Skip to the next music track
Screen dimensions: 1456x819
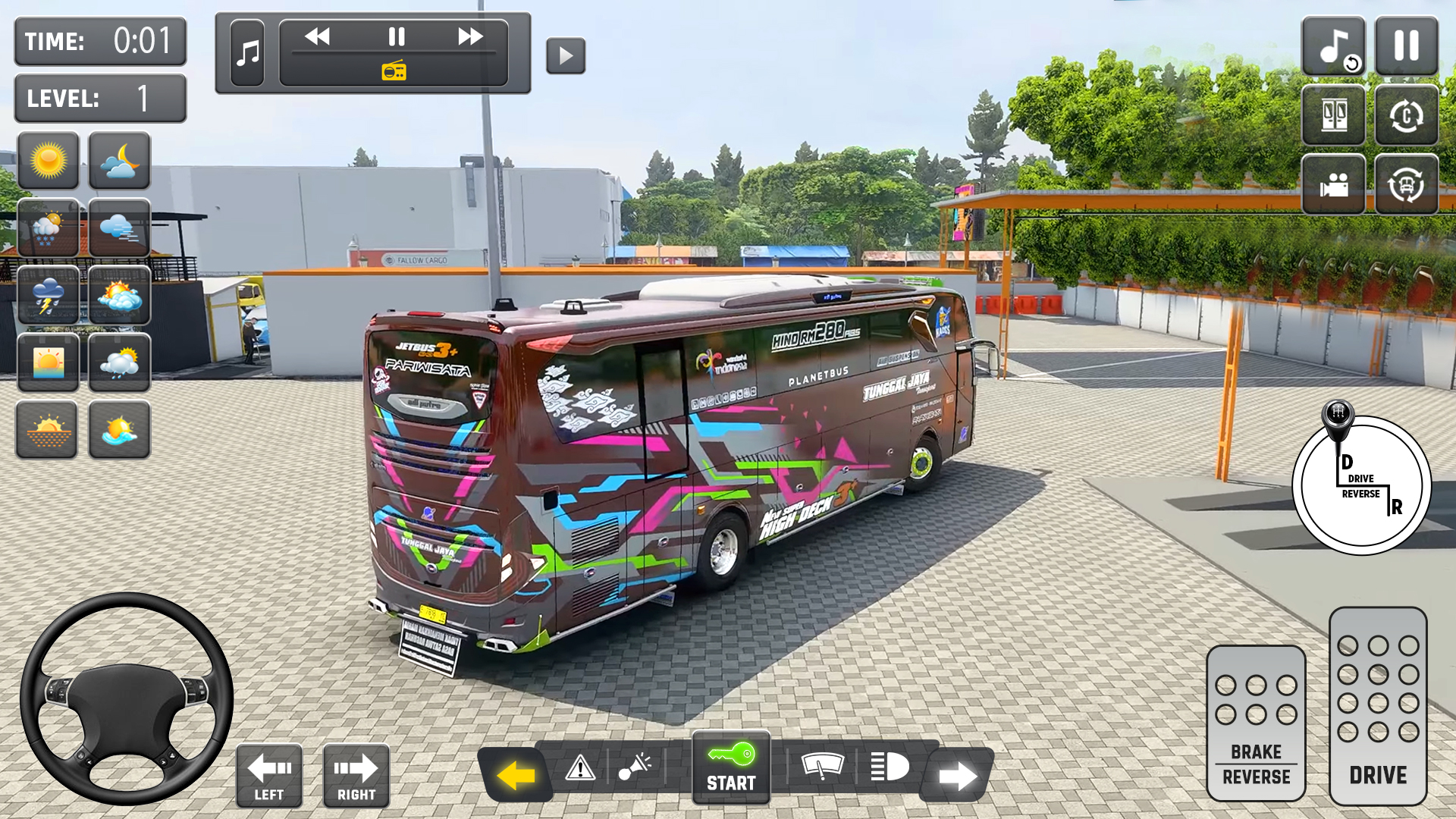pos(471,35)
